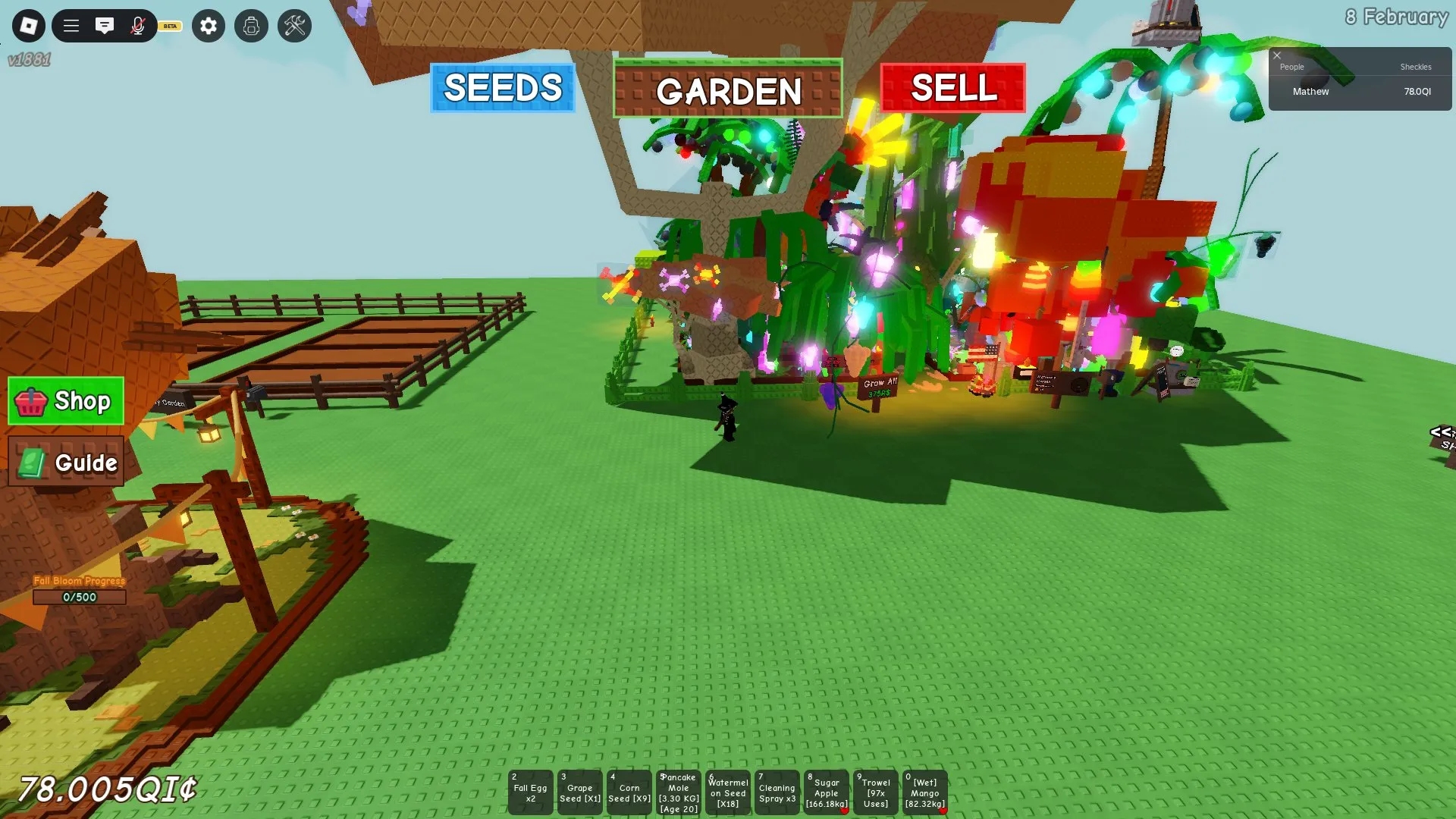Viewport: 1456px width, 819px height.
Task: Click the Grow All sign in the garden
Action: [x=876, y=387]
